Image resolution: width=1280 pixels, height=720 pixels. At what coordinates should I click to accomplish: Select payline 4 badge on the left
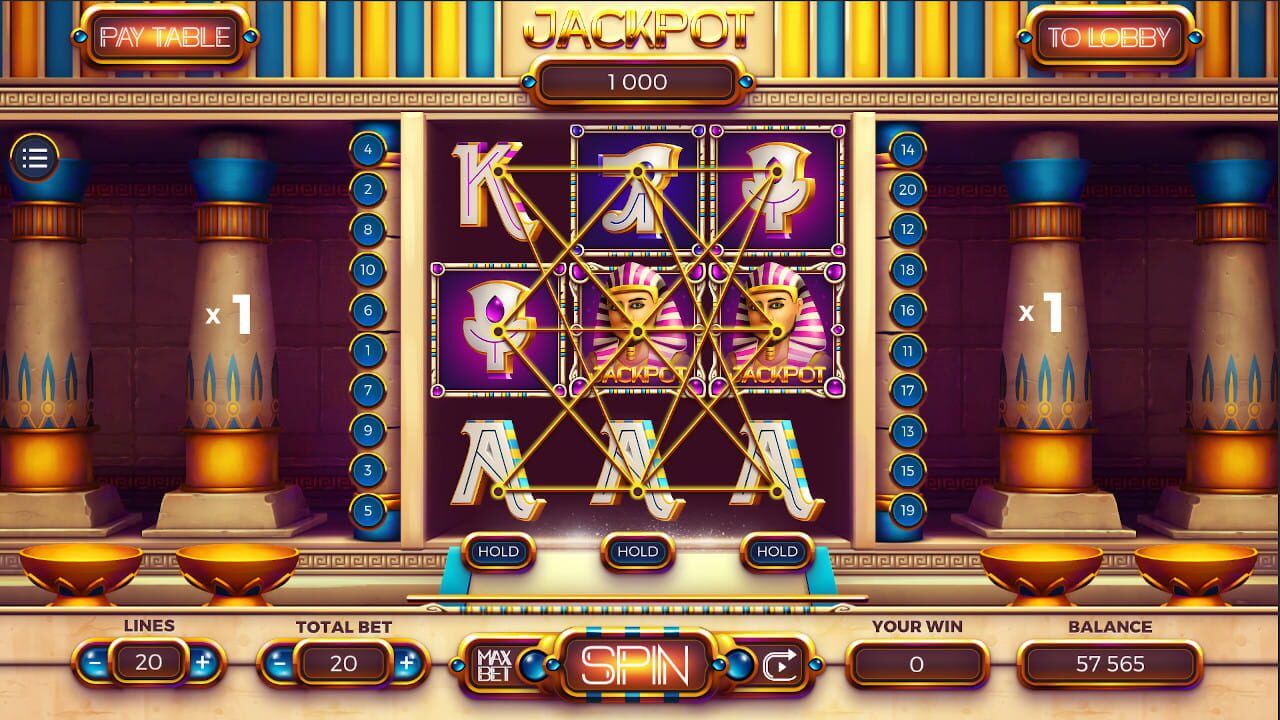368,148
